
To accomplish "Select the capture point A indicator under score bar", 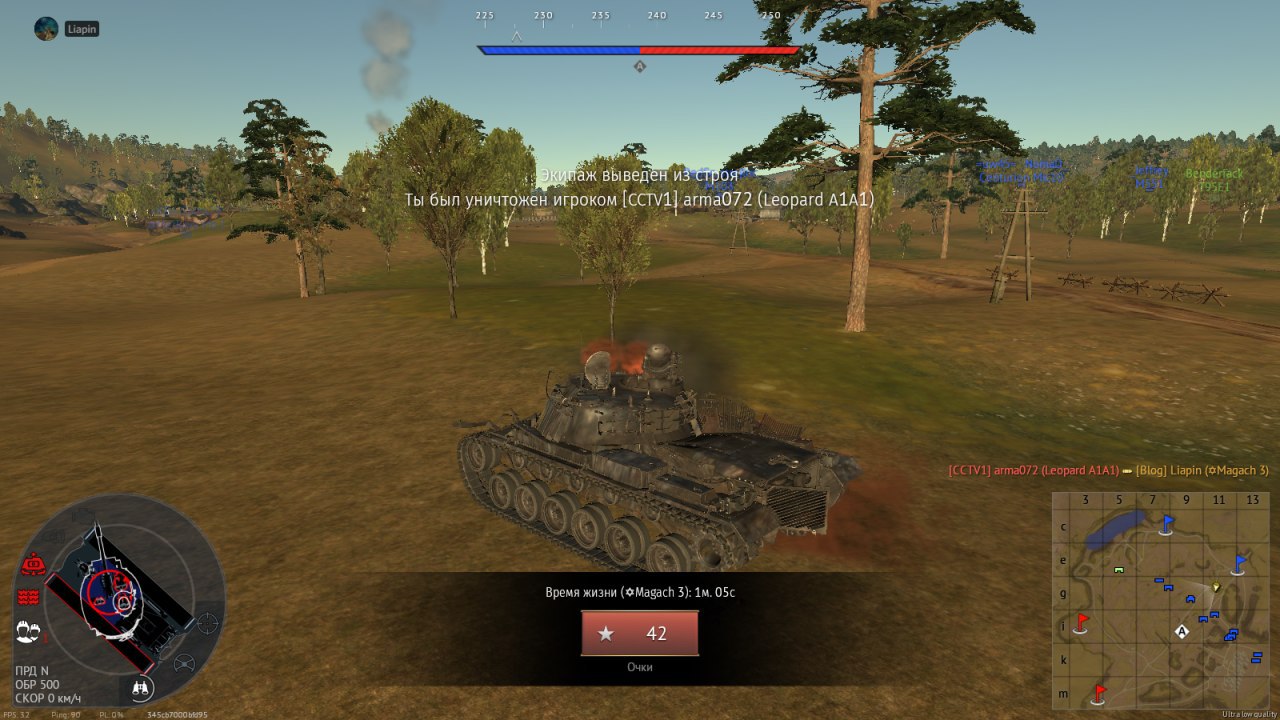I will click(640, 67).
